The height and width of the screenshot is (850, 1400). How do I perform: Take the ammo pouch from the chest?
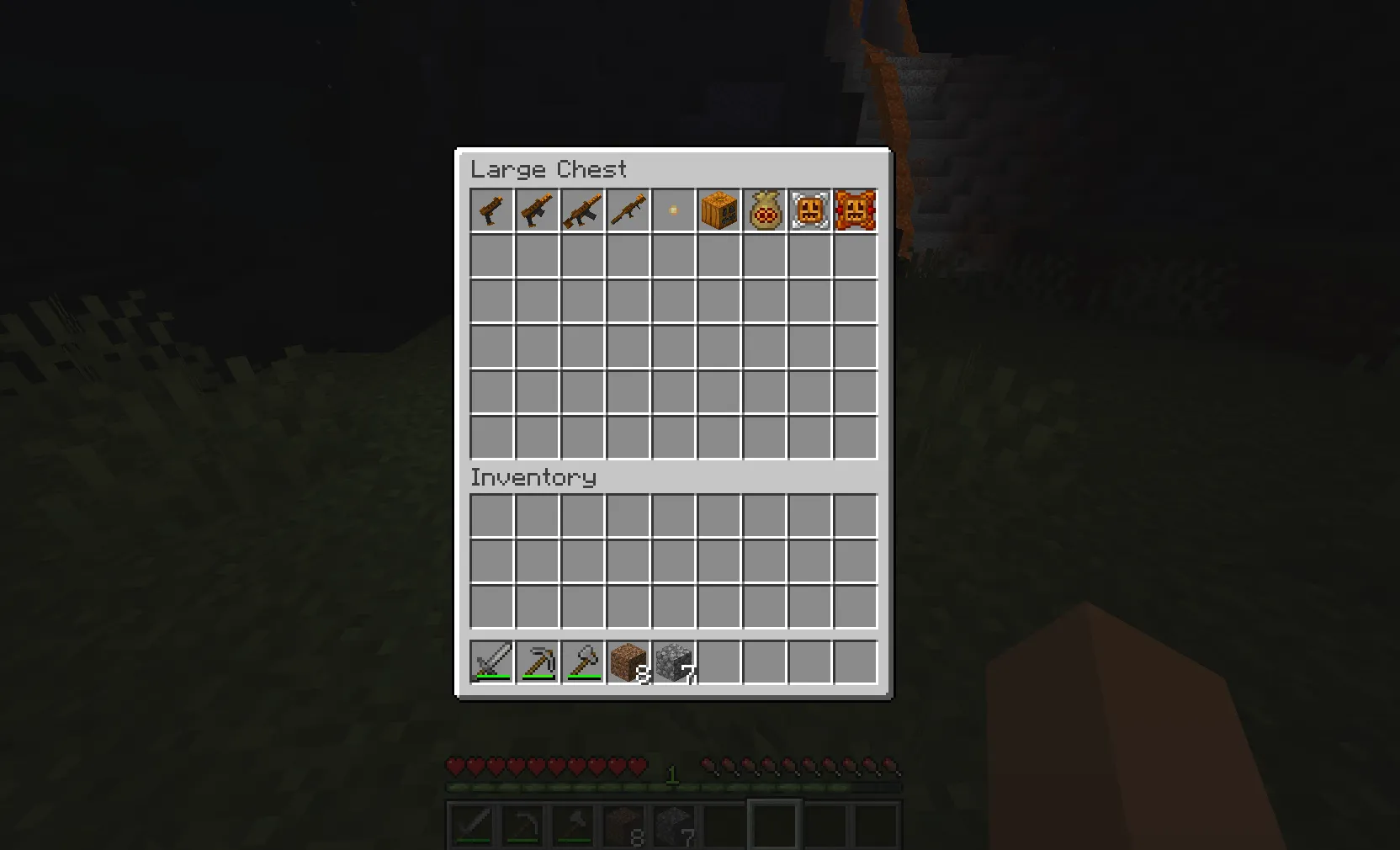764,210
